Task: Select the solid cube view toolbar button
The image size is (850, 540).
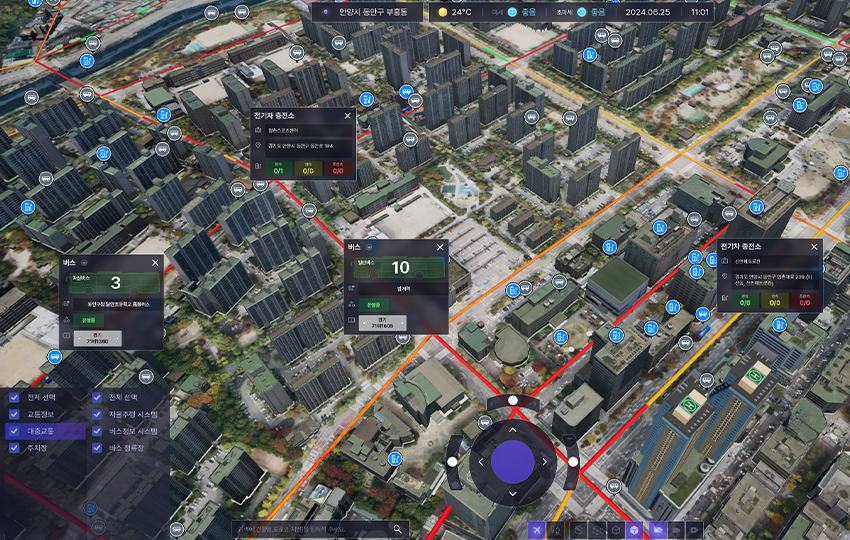Action: [x=633, y=529]
